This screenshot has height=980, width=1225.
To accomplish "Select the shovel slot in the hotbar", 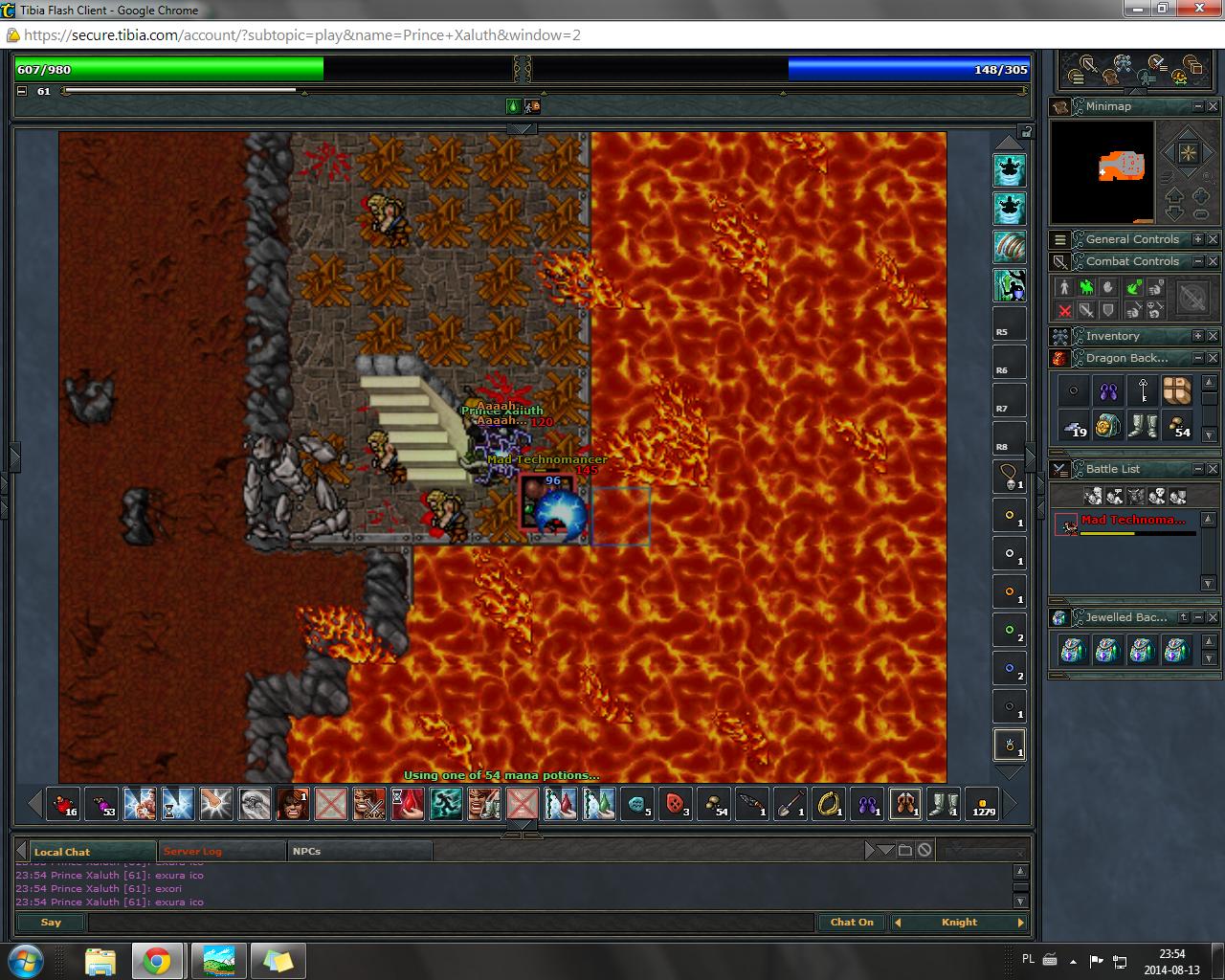I will [x=791, y=804].
